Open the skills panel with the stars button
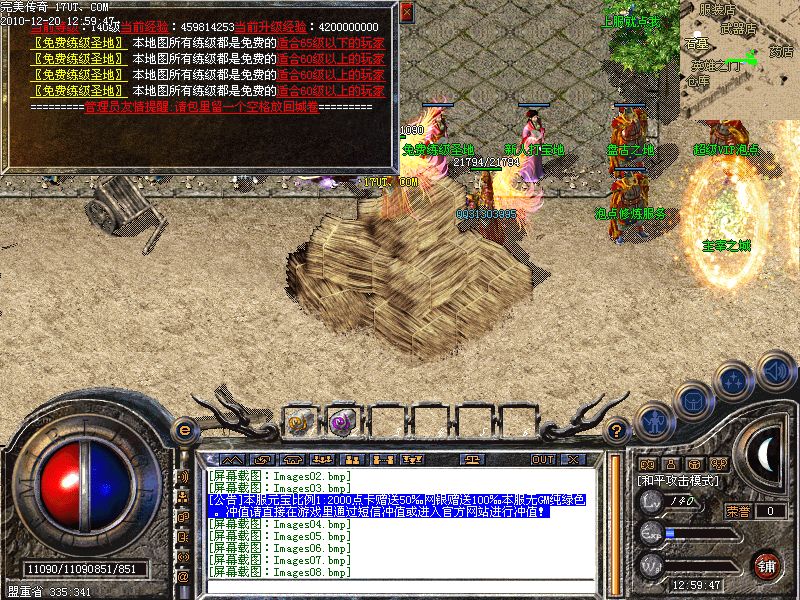This screenshot has height=600, width=800. [735, 379]
